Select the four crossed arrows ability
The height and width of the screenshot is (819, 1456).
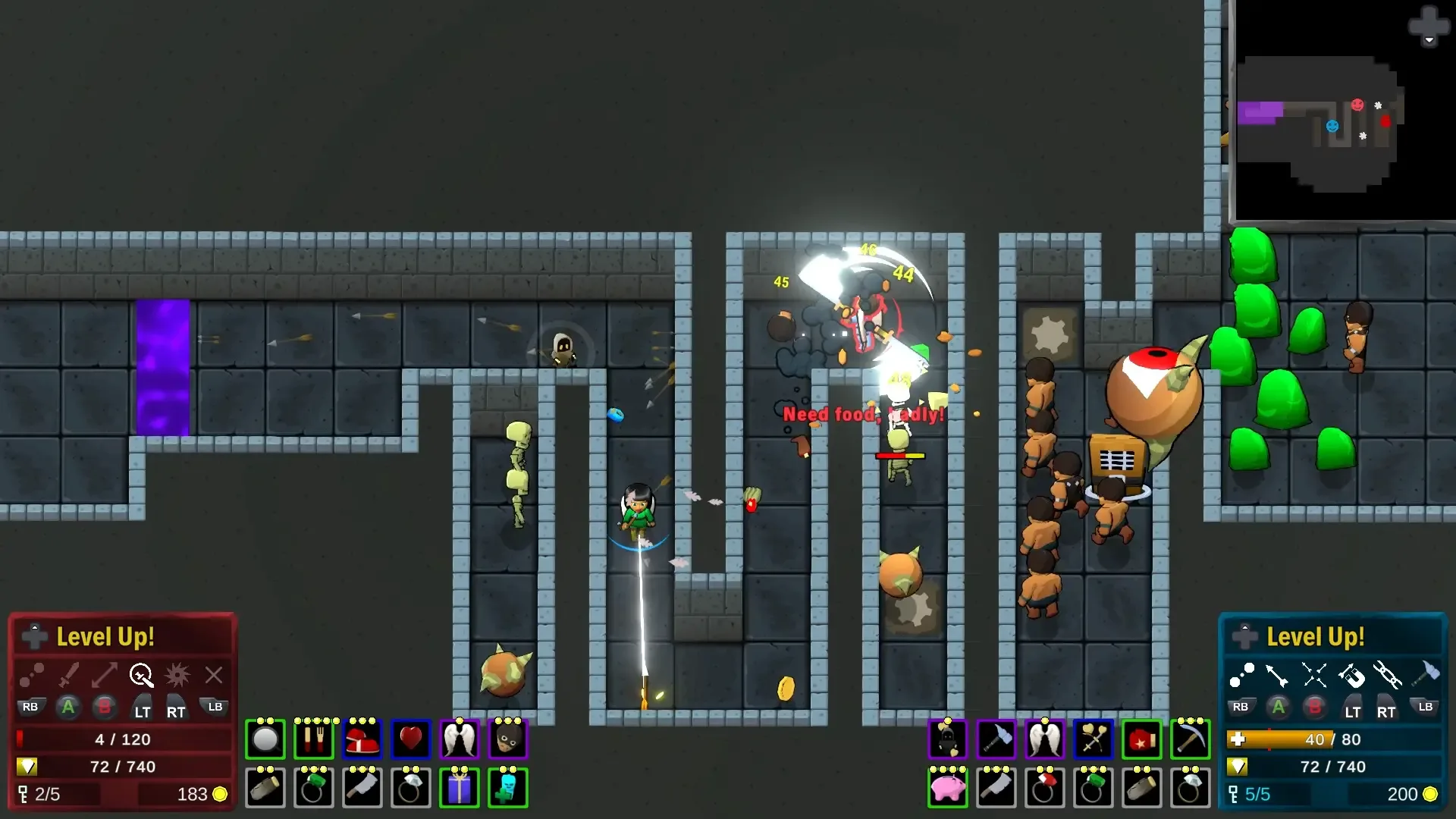click(1314, 674)
